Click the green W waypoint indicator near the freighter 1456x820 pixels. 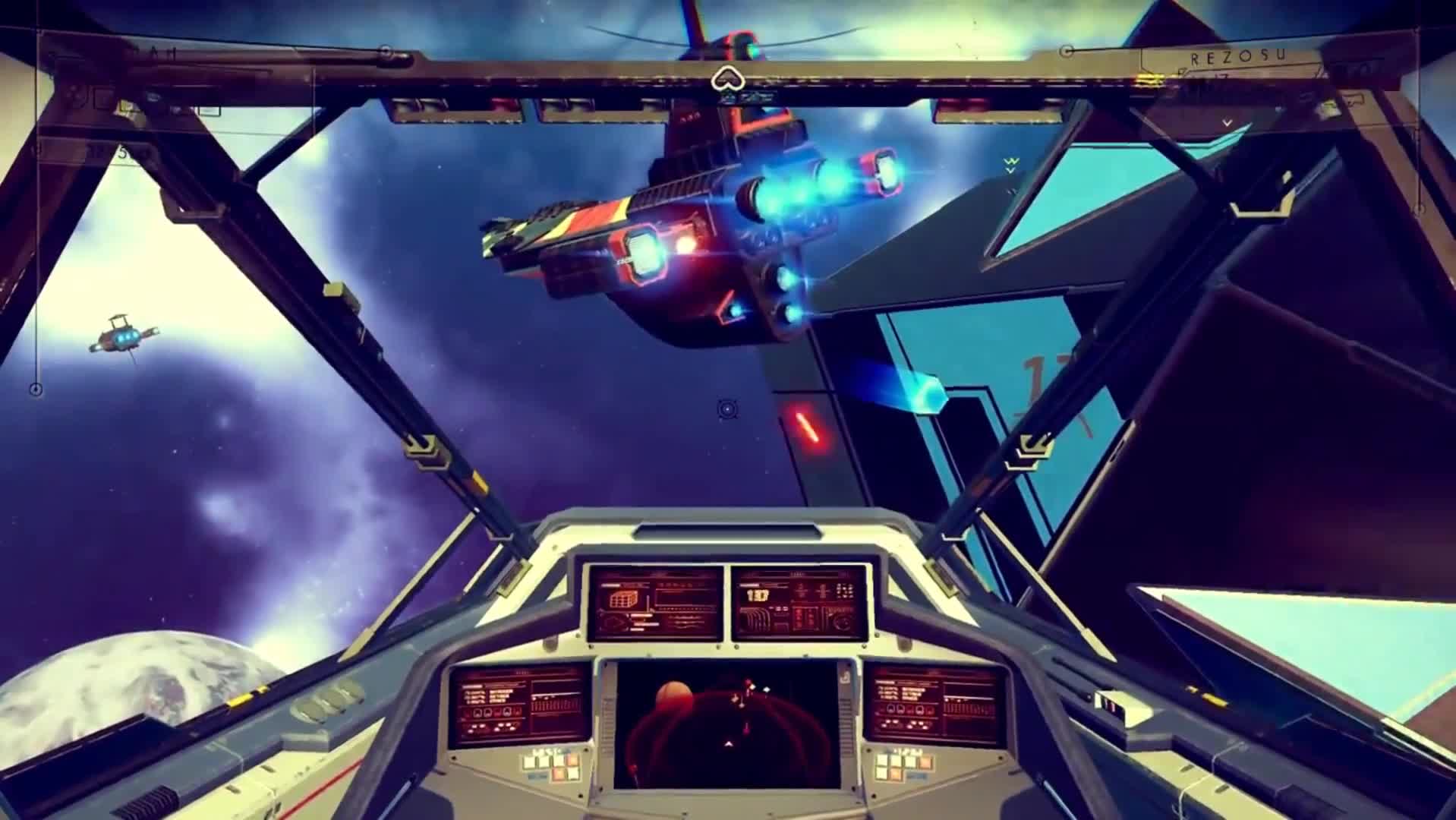point(1010,162)
